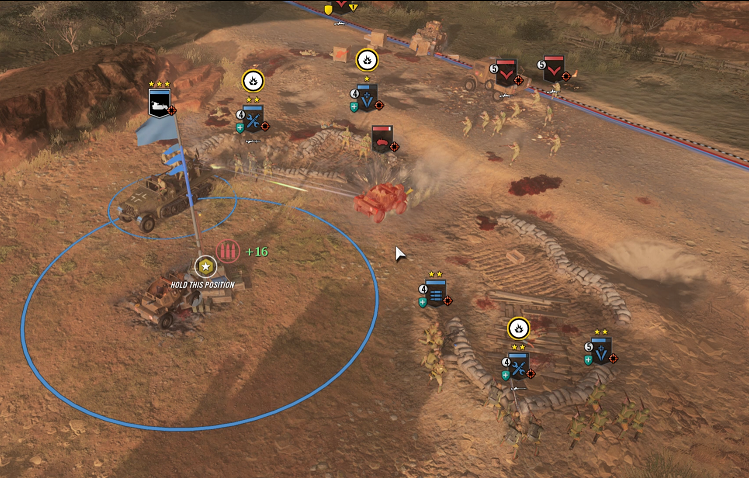Click the Hold This Position star marker
This screenshot has width=749, height=478.
pyautogui.click(x=205, y=266)
